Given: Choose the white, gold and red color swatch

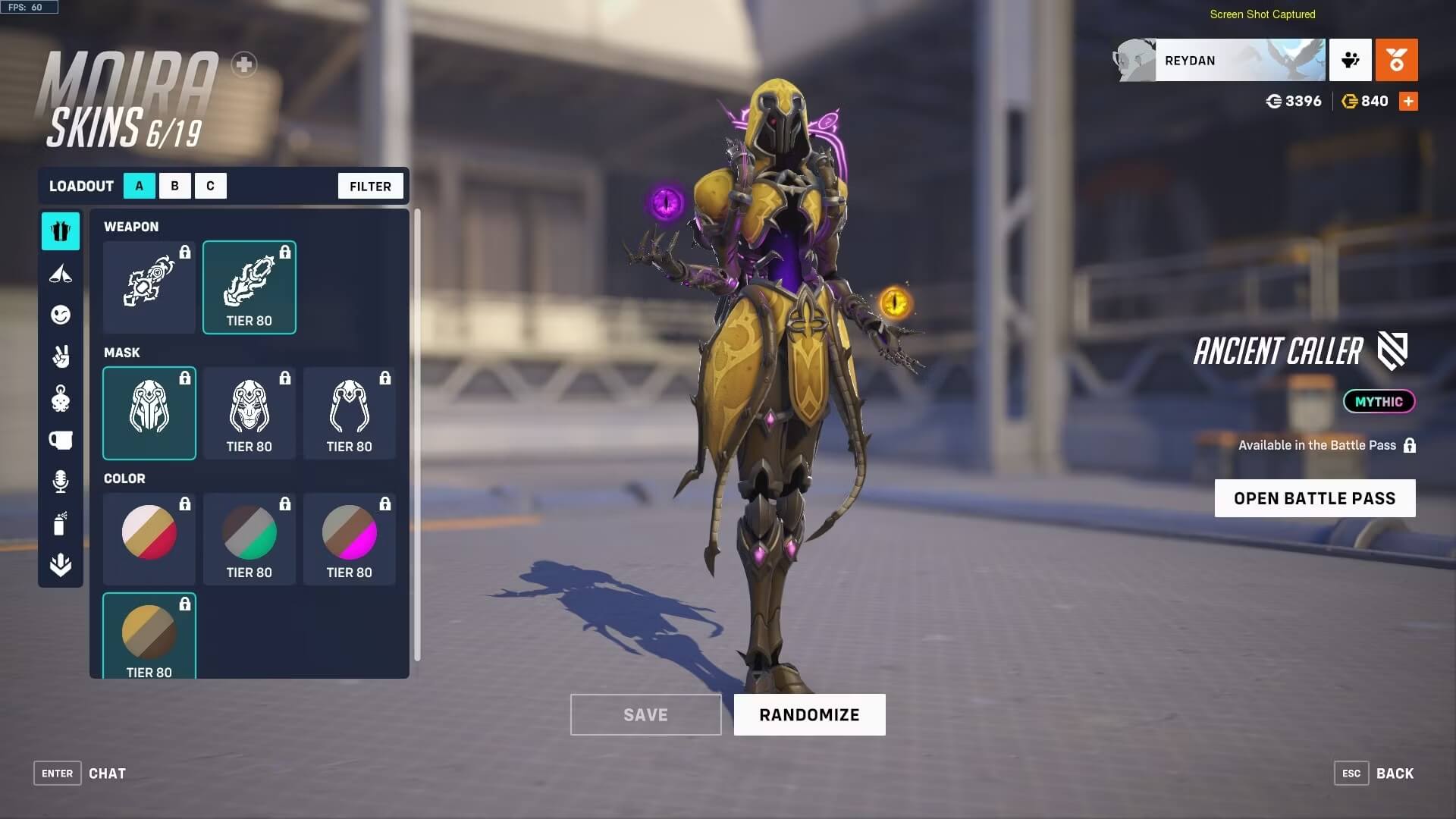Looking at the screenshot, I should click(x=149, y=539).
